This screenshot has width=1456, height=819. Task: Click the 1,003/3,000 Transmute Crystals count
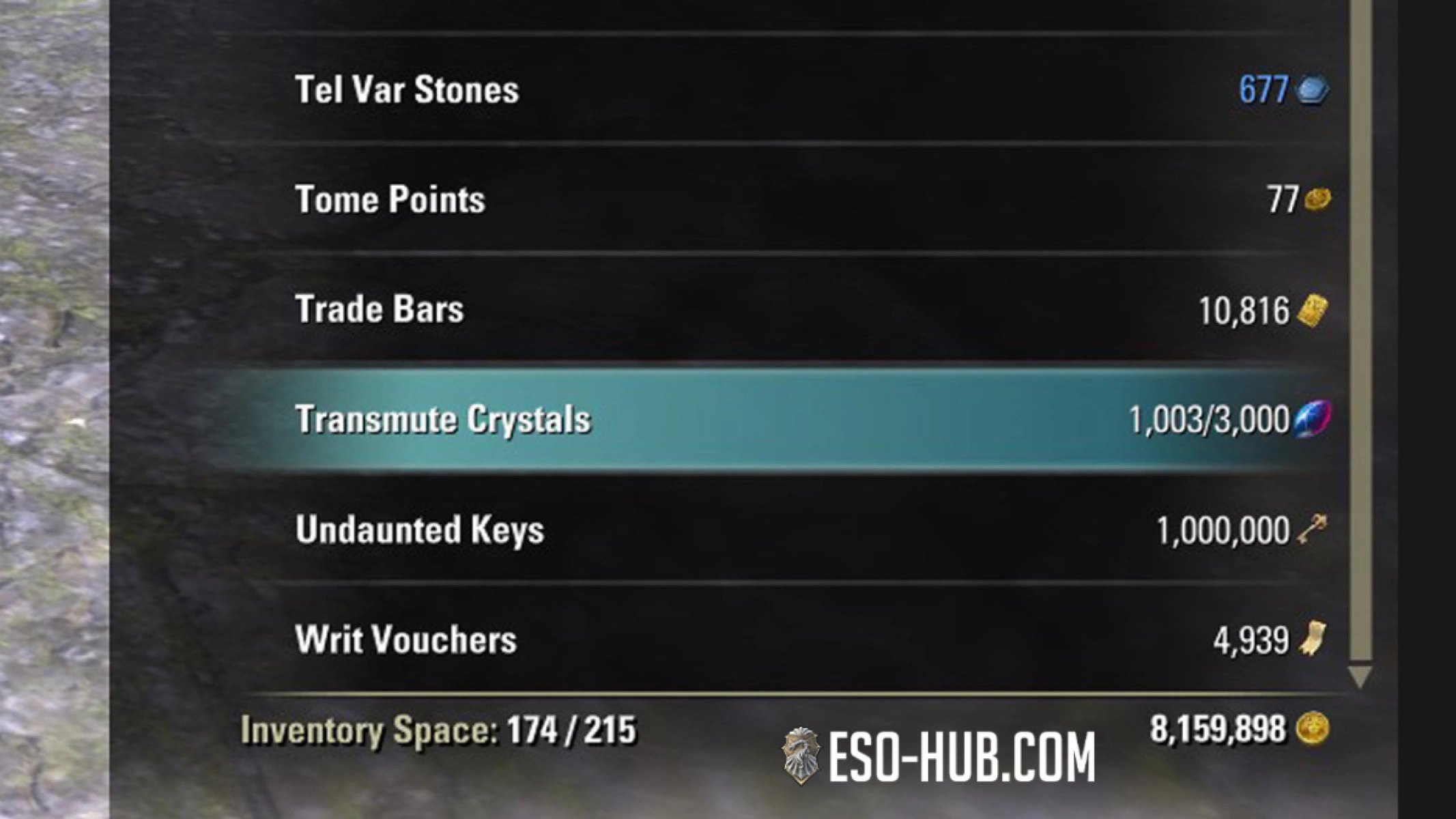click(x=1212, y=419)
